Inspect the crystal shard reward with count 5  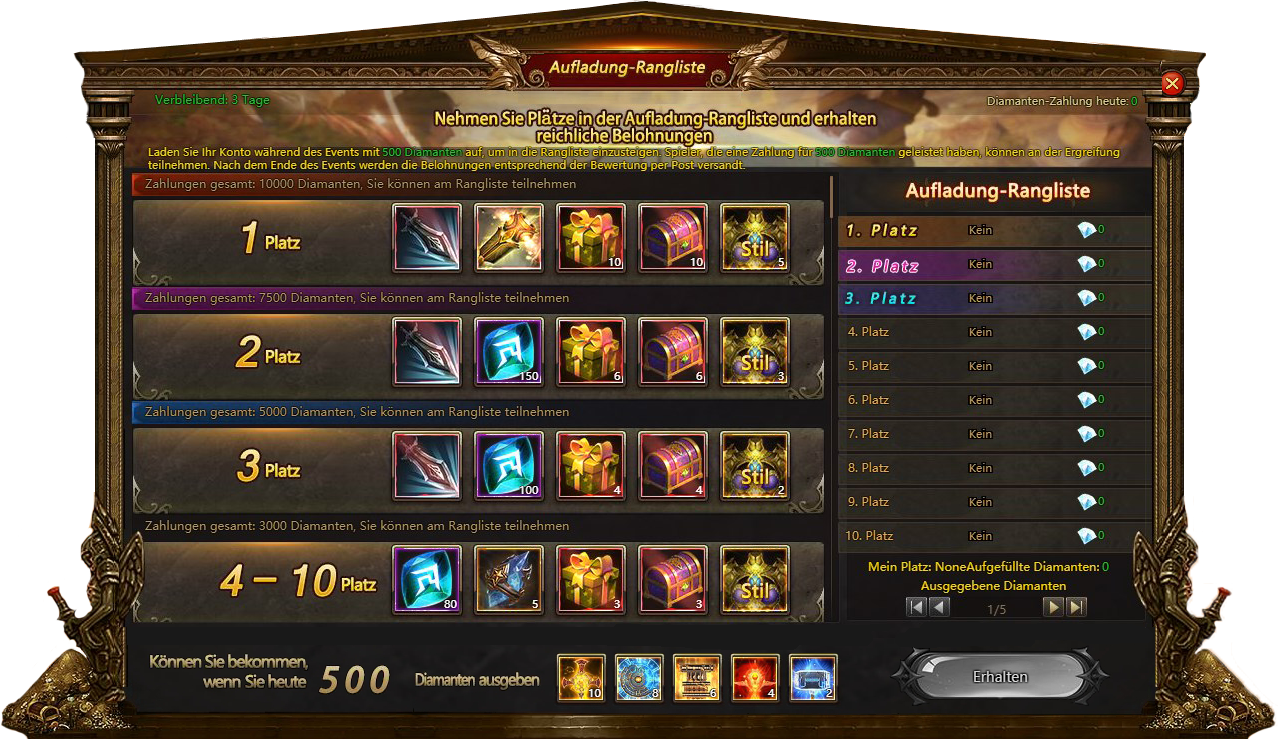coord(509,580)
